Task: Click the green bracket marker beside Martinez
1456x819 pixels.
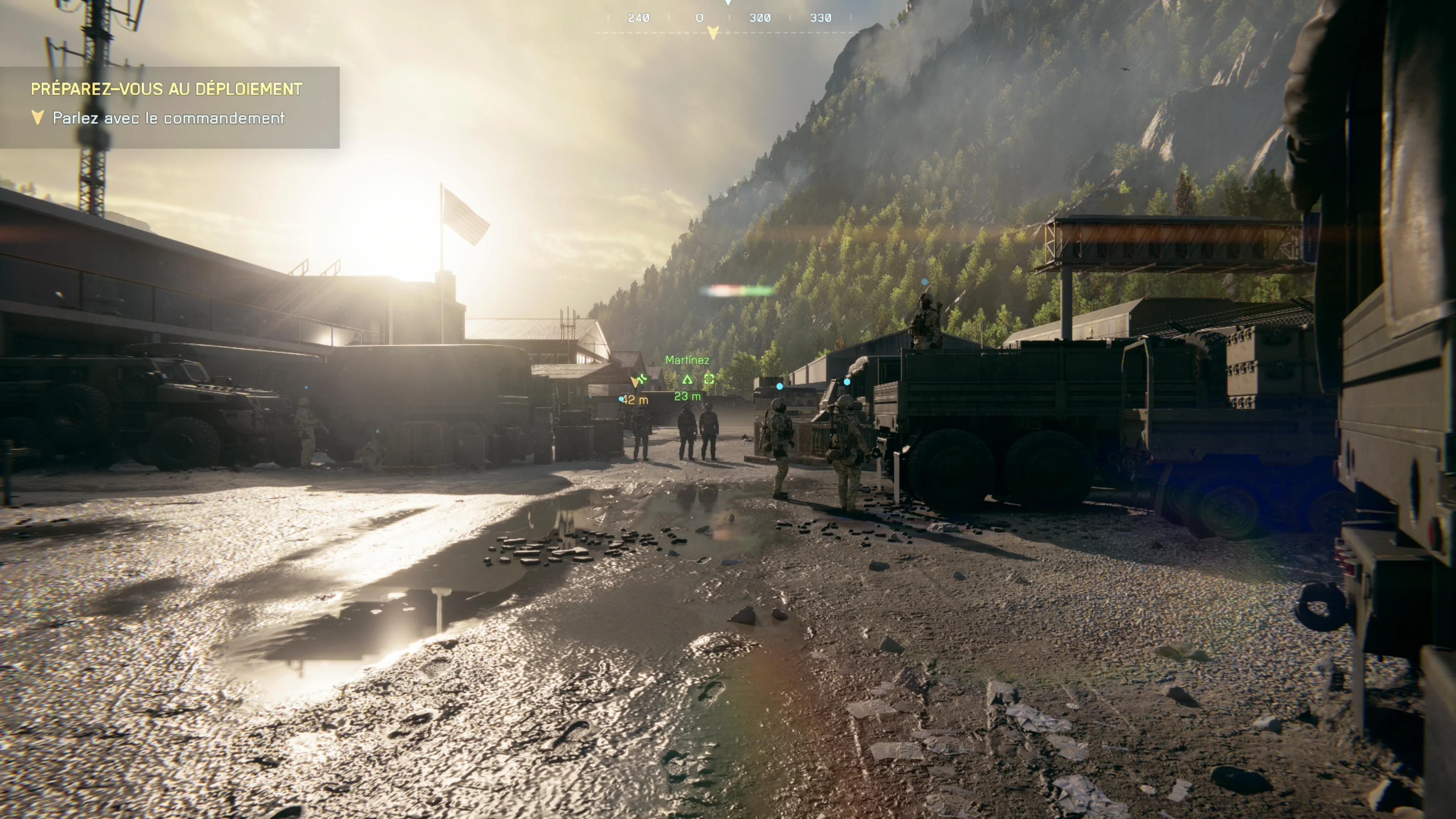Action: pos(709,379)
